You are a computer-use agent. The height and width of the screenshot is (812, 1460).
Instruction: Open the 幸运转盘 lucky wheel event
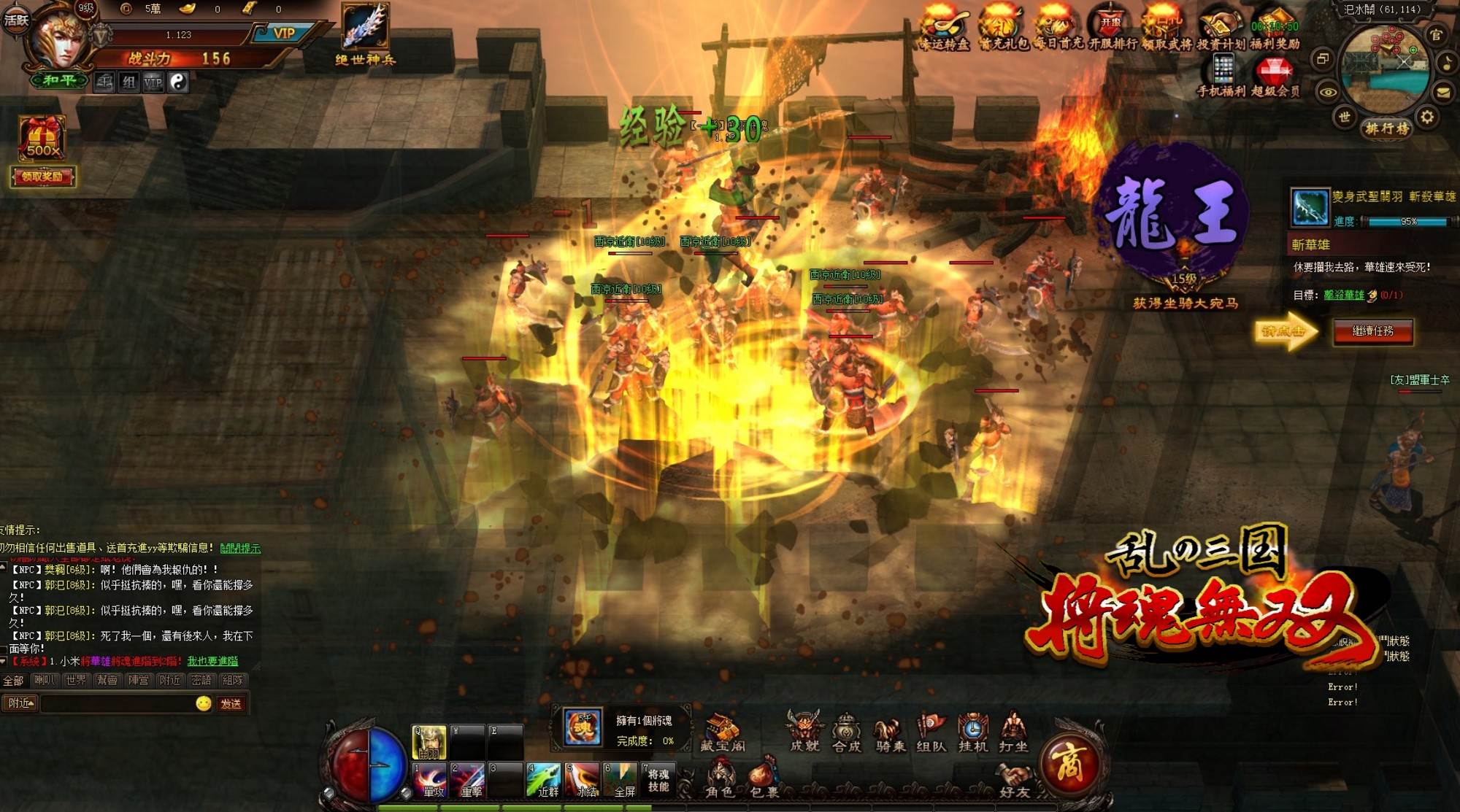pos(944,29)
